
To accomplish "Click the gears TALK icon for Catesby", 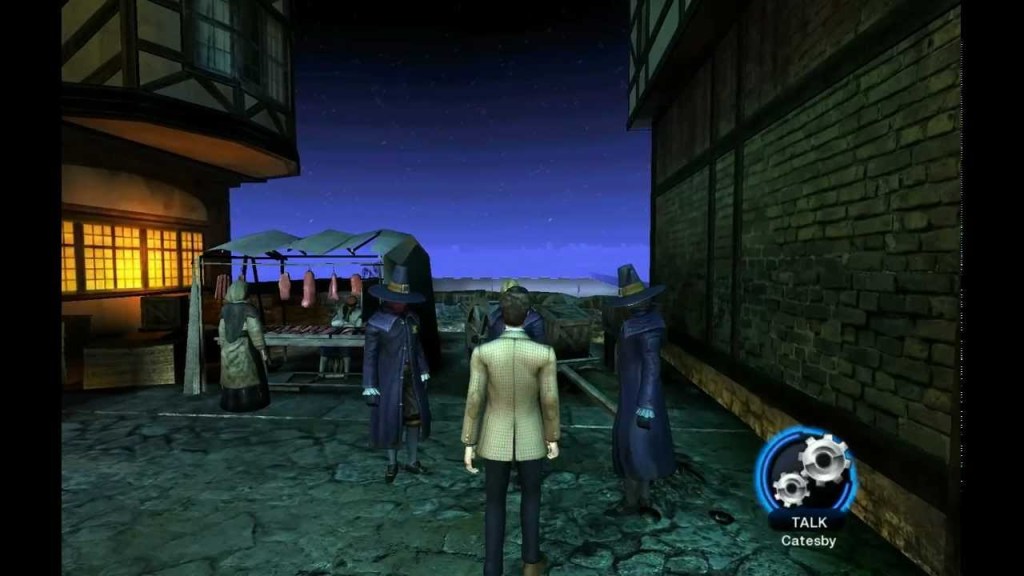I will (x=806, y=471).
